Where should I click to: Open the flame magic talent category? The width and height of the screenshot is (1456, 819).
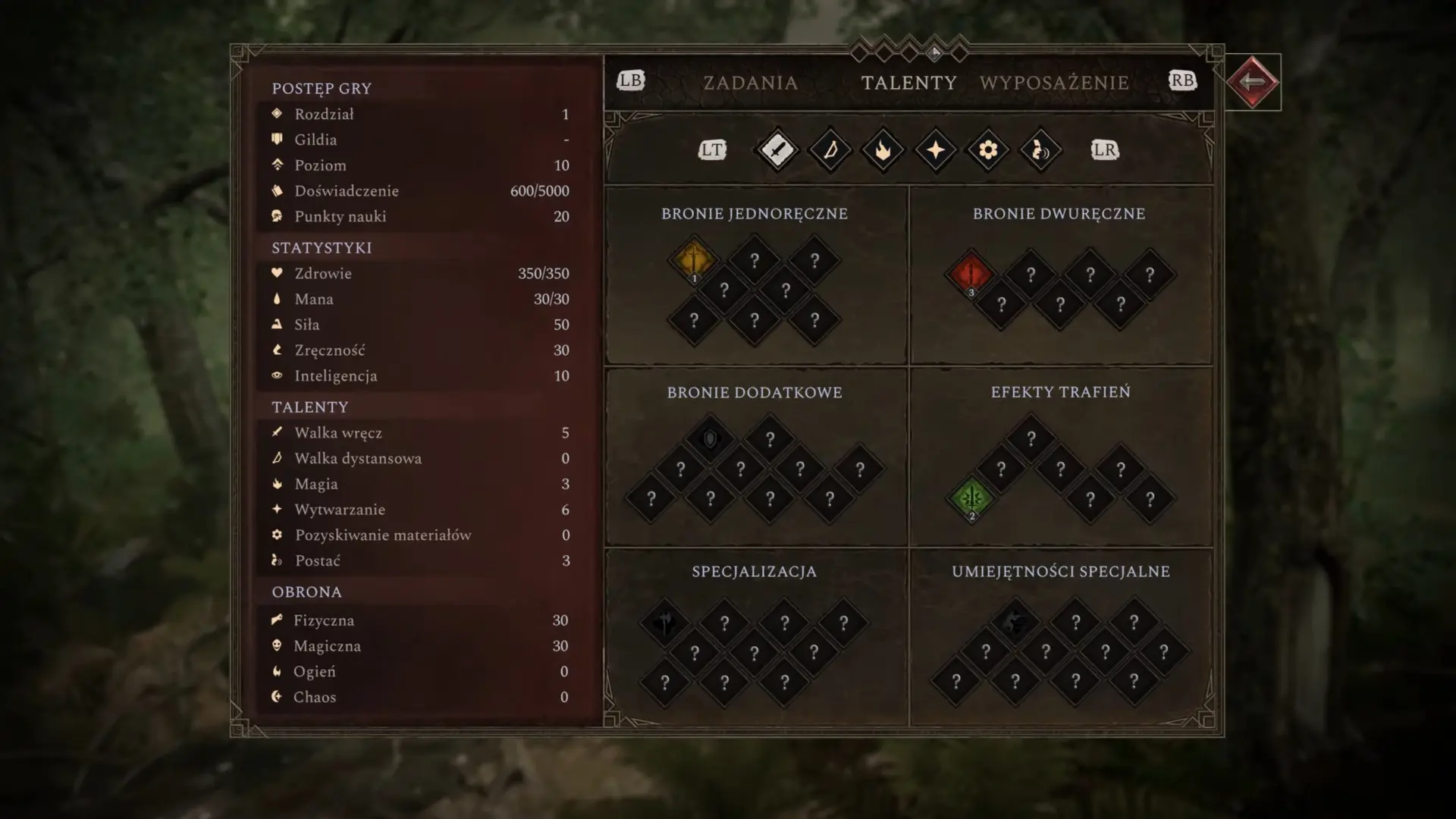[883, 150]
